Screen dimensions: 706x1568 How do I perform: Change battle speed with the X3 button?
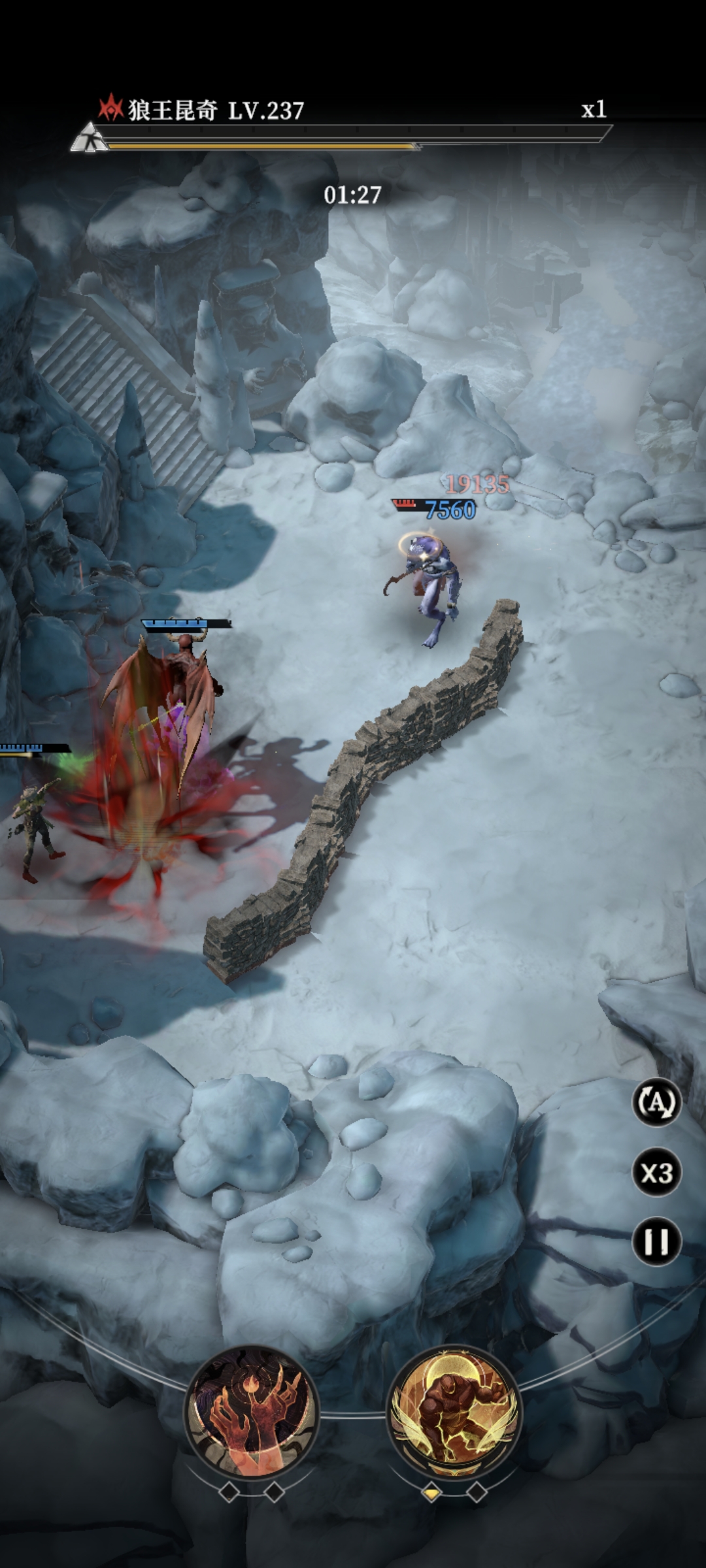656,1173
